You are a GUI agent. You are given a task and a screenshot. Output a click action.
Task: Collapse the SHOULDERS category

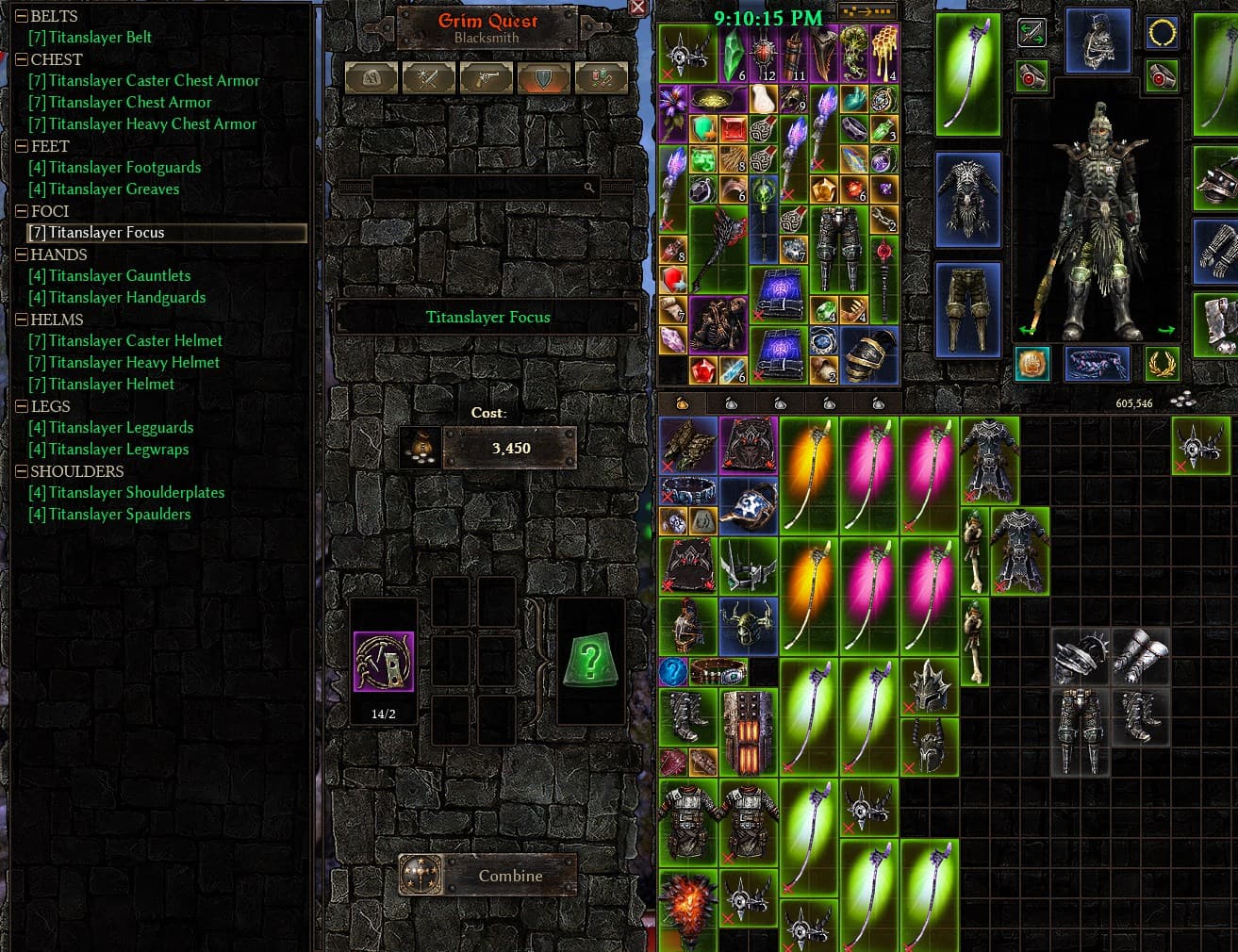click(24, 471)
